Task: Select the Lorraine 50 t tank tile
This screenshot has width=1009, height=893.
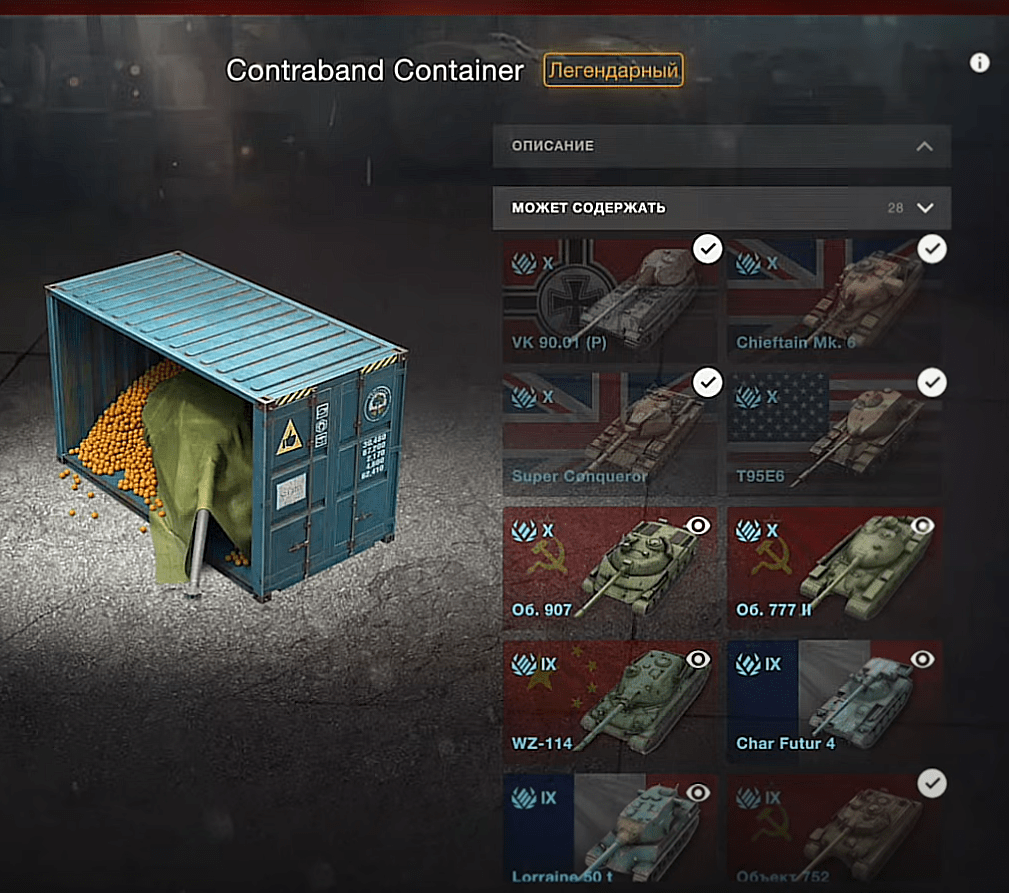Action: coord(609,830)
